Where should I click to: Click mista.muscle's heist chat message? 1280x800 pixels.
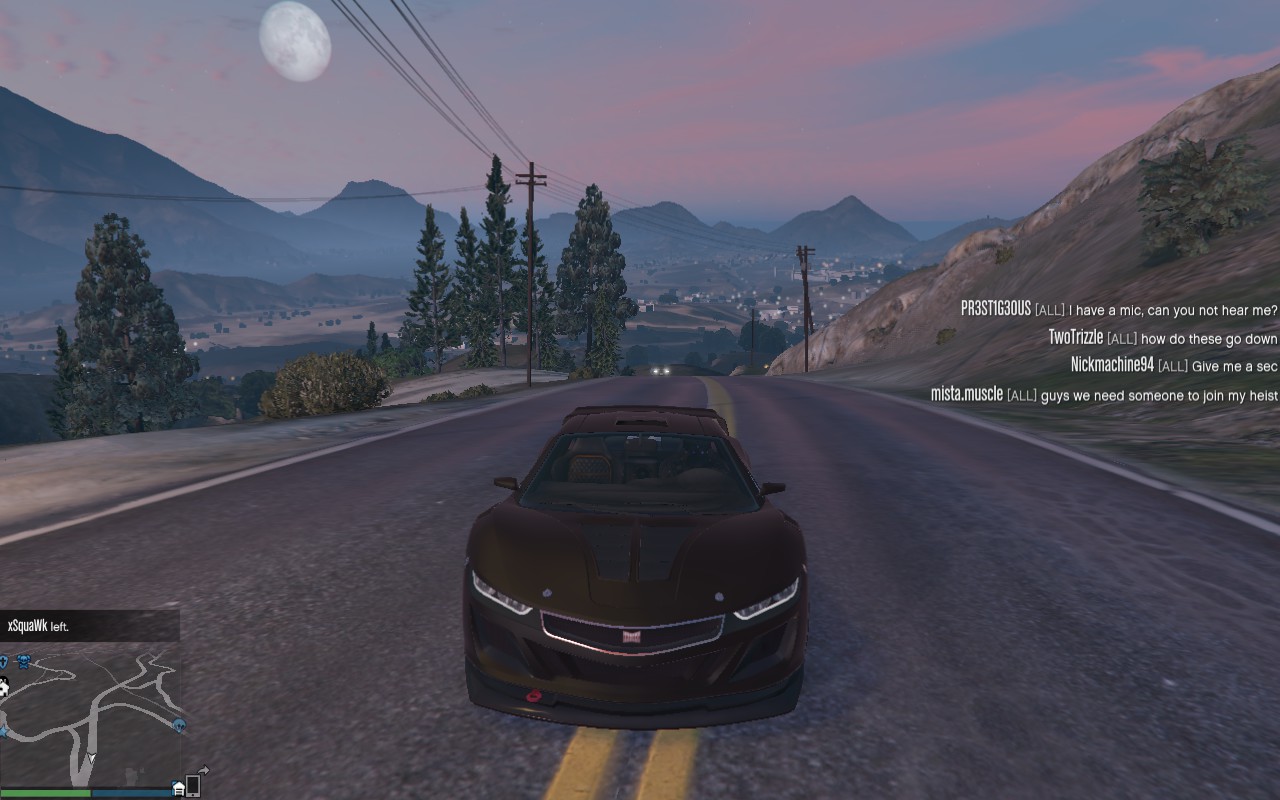point(1103,395)
